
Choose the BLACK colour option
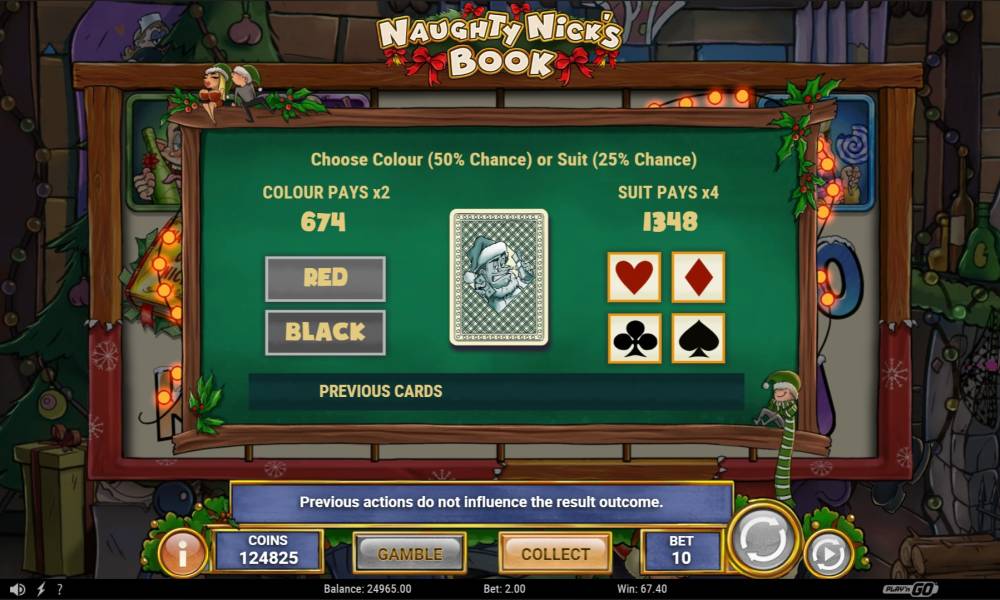pos(325,332)
